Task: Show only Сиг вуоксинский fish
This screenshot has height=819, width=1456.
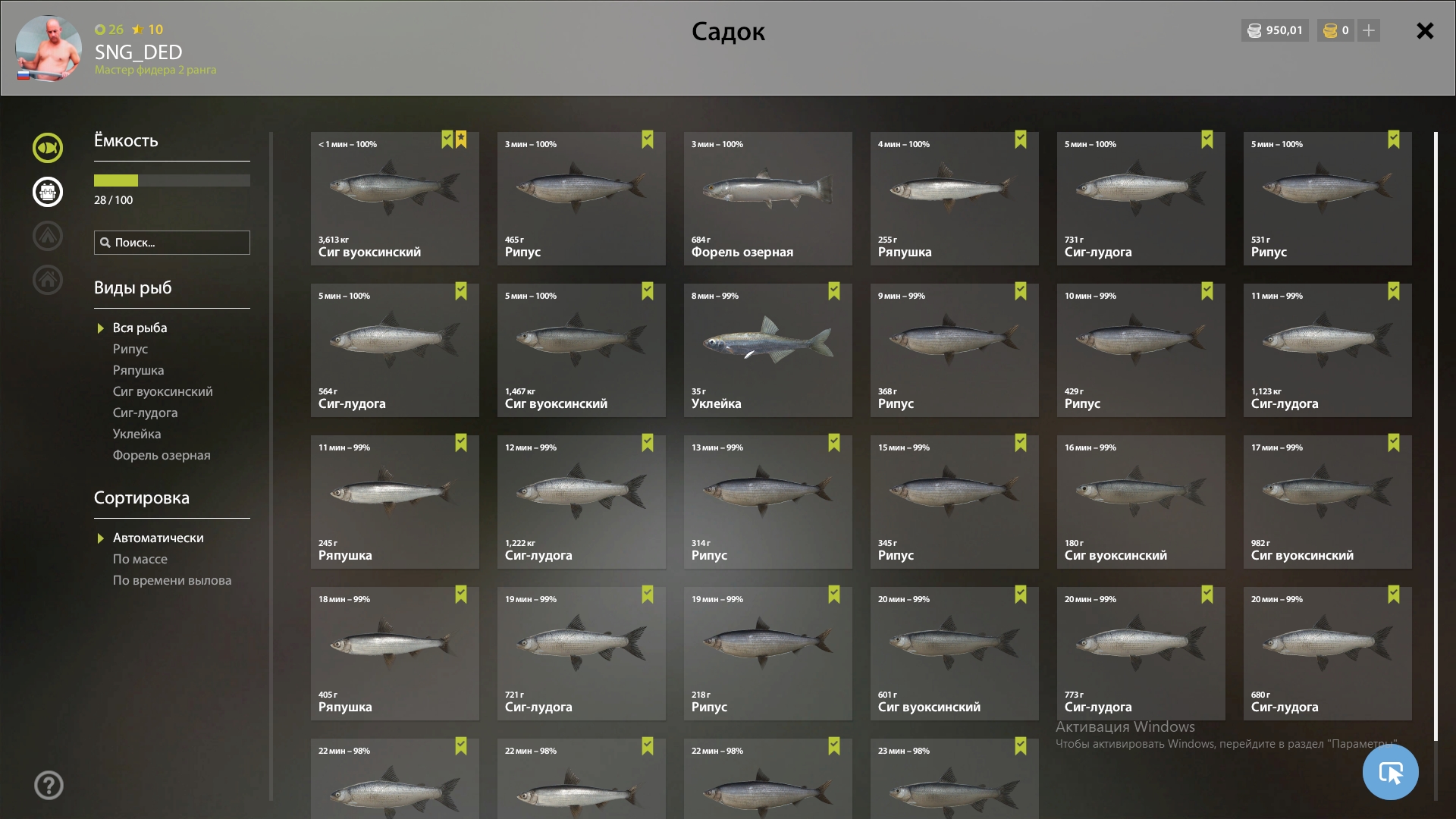Action: pyautogui.click(x=162, y=391)
